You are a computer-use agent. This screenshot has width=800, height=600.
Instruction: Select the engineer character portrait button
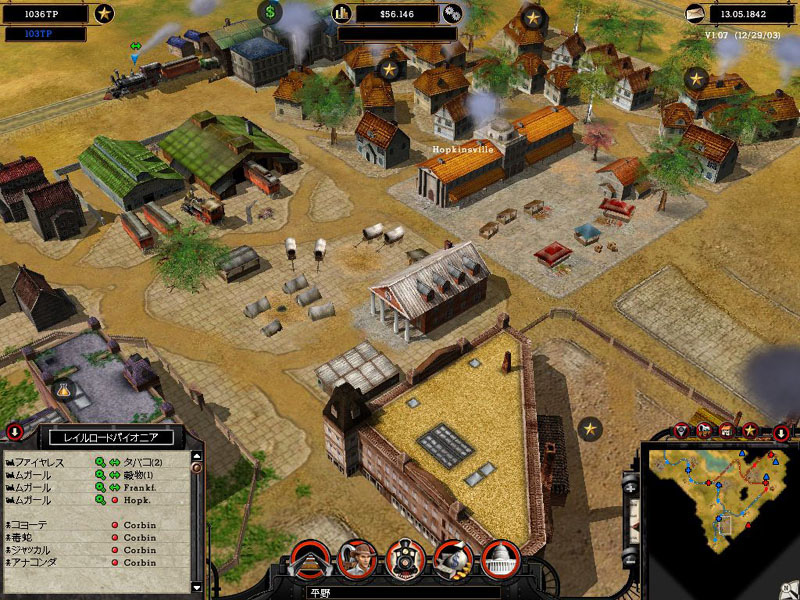tap(358, 560)
